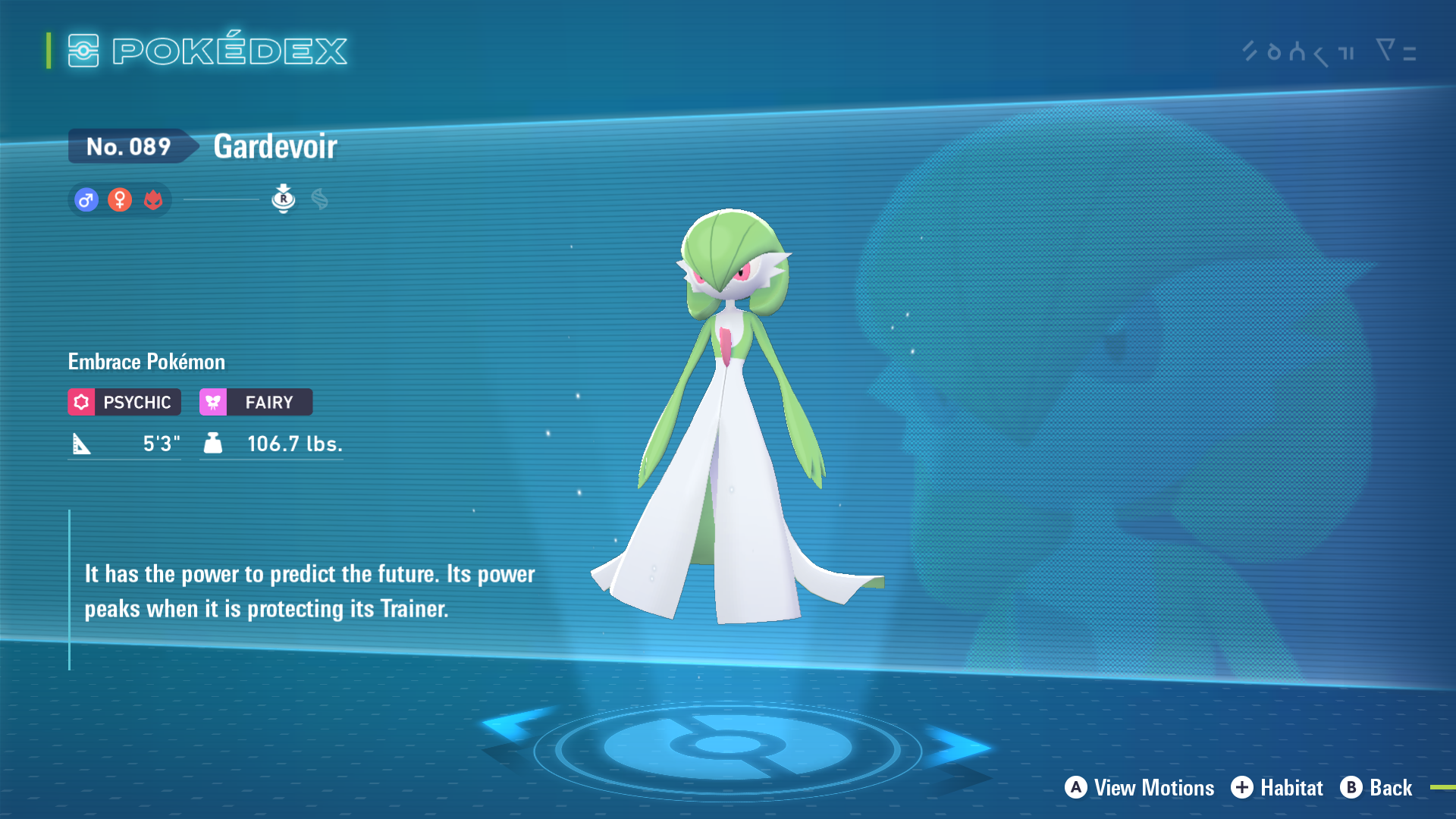Viewport: 1456px width, 819px height.
Task: Choose the red alpha form icon
Action: [153, 200]
